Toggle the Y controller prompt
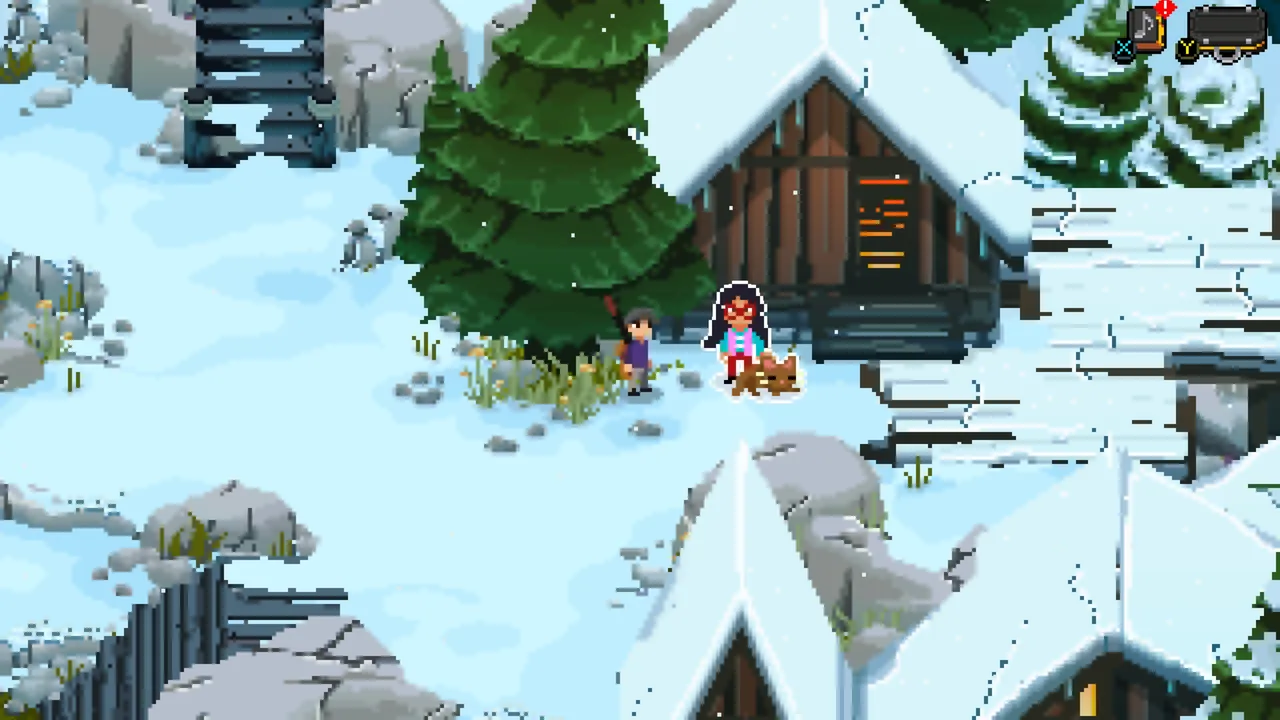This screenshot has height=720, width=1280. click(x=1186, y=49)
